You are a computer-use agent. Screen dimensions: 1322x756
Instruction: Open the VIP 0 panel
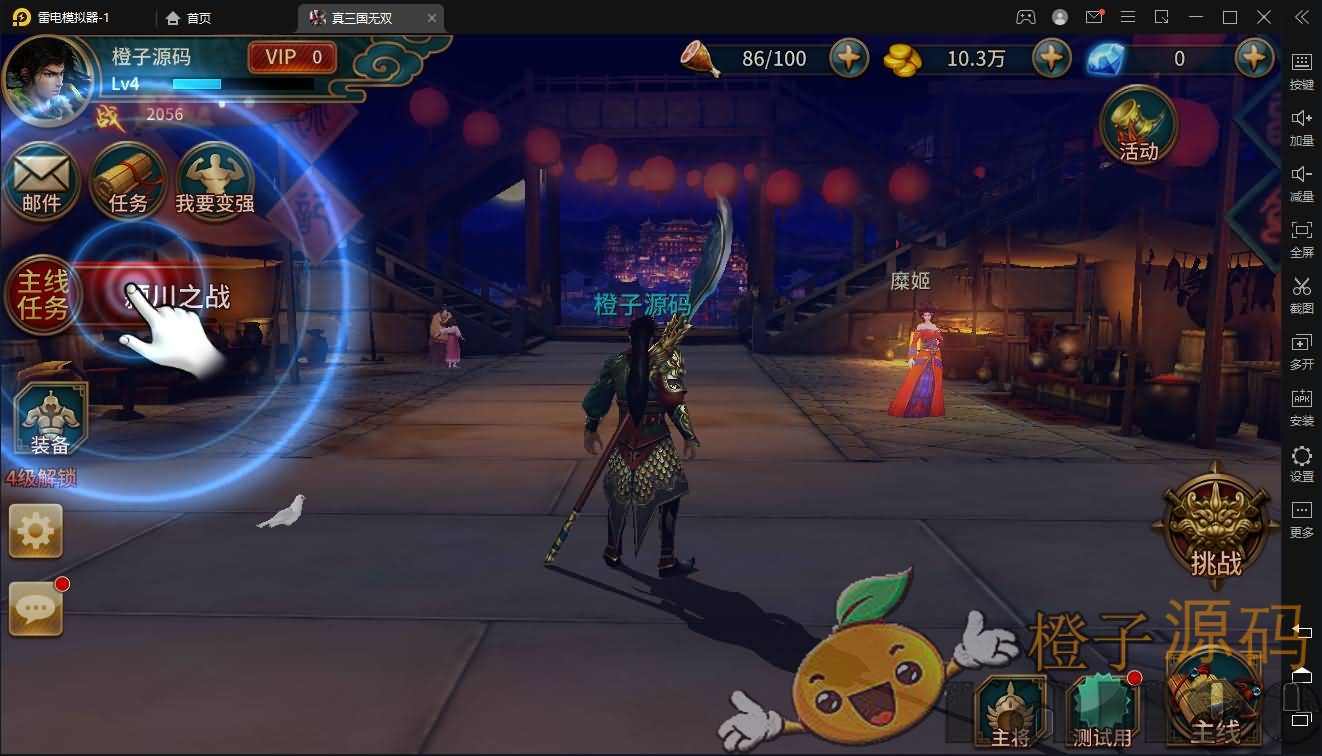[291, 57]
